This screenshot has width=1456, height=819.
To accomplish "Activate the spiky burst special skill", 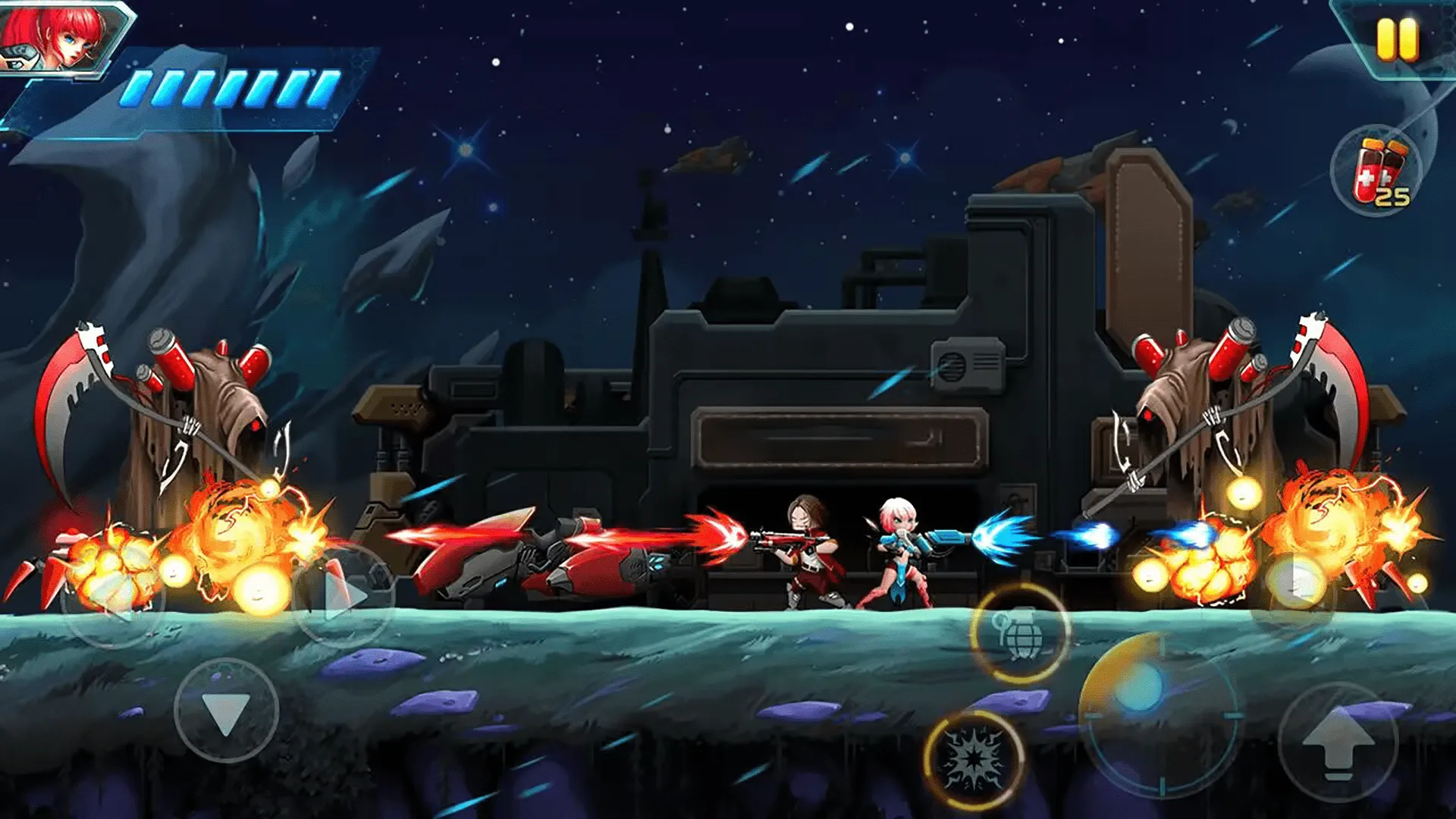I will pyautogui.click(x=974, y=759).
